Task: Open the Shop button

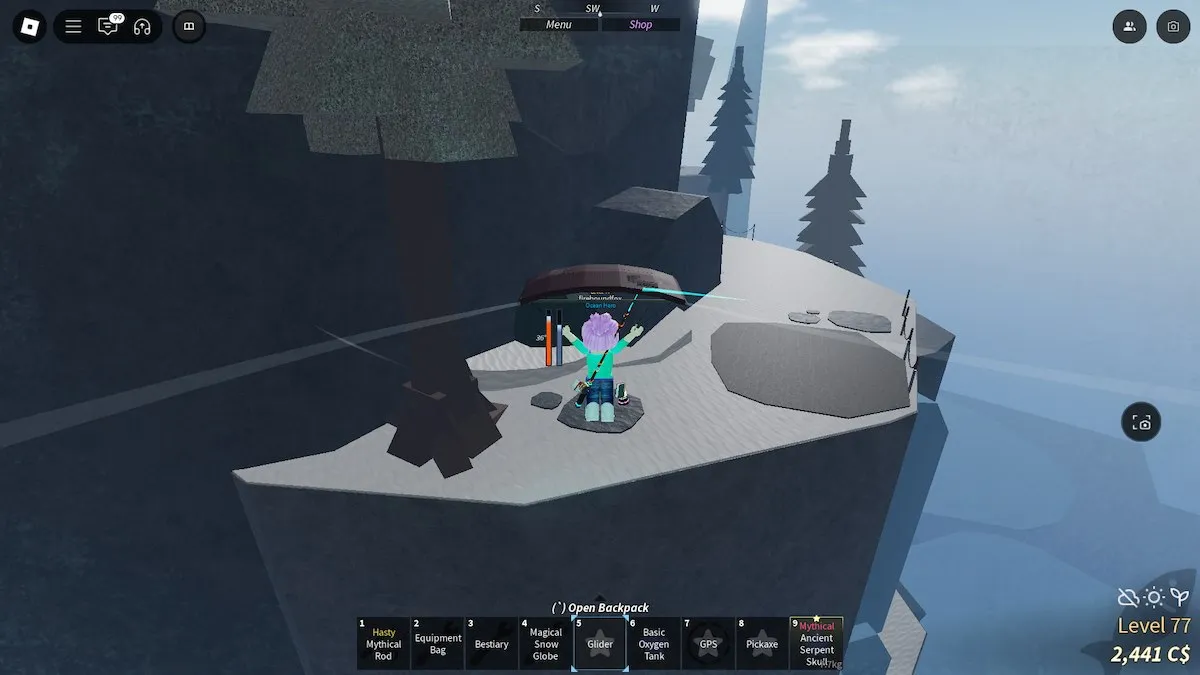Action: click(640, 24)
